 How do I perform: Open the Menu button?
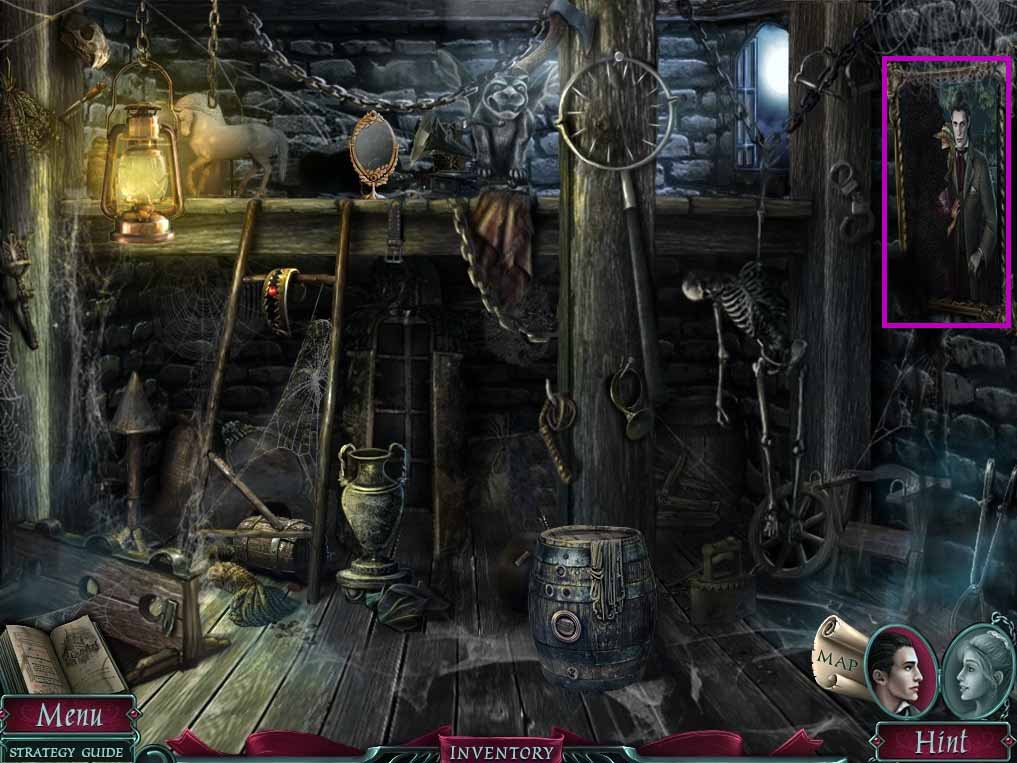[69, 716]
